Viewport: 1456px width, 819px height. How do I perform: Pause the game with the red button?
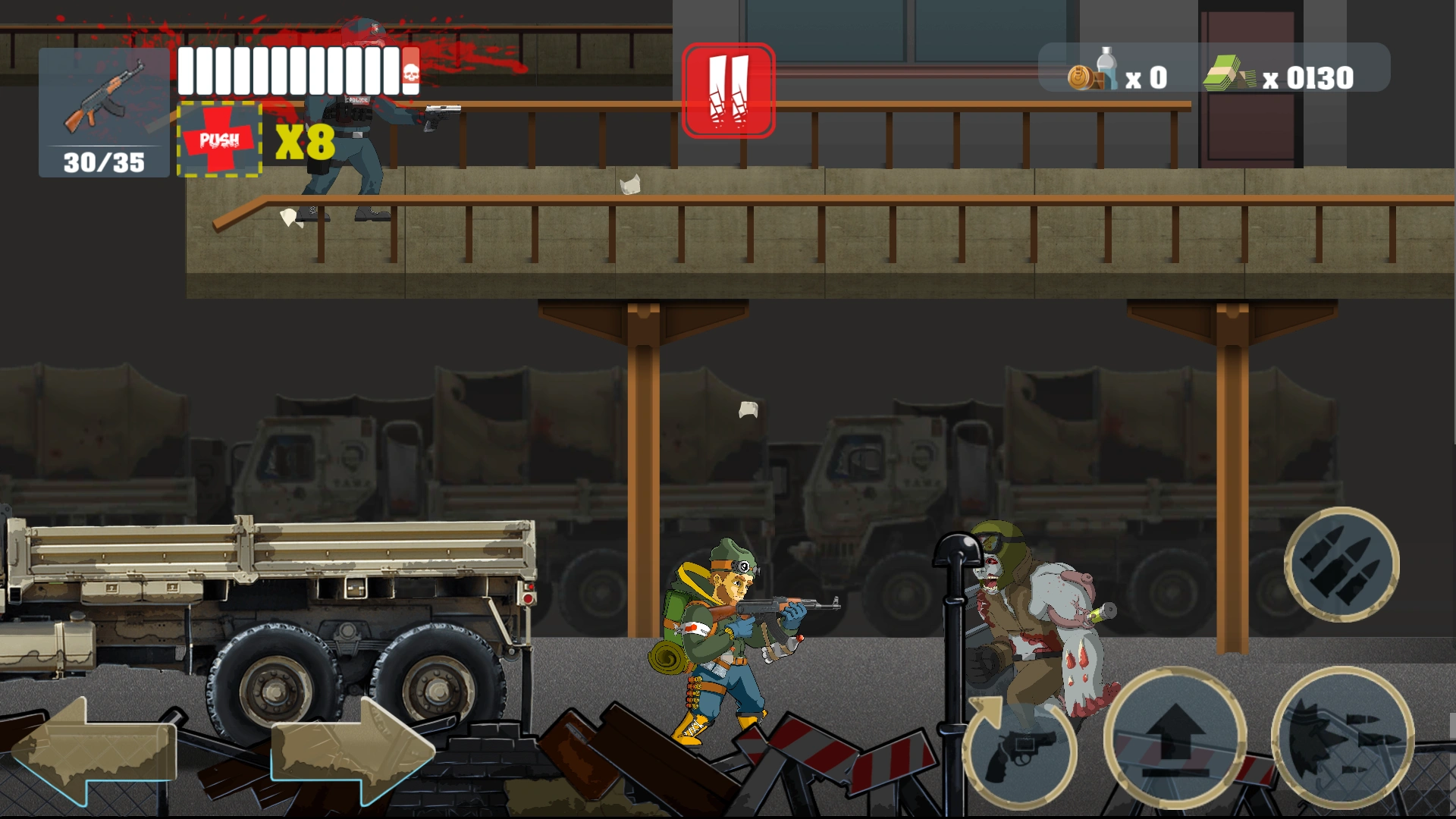pos(728,91)
